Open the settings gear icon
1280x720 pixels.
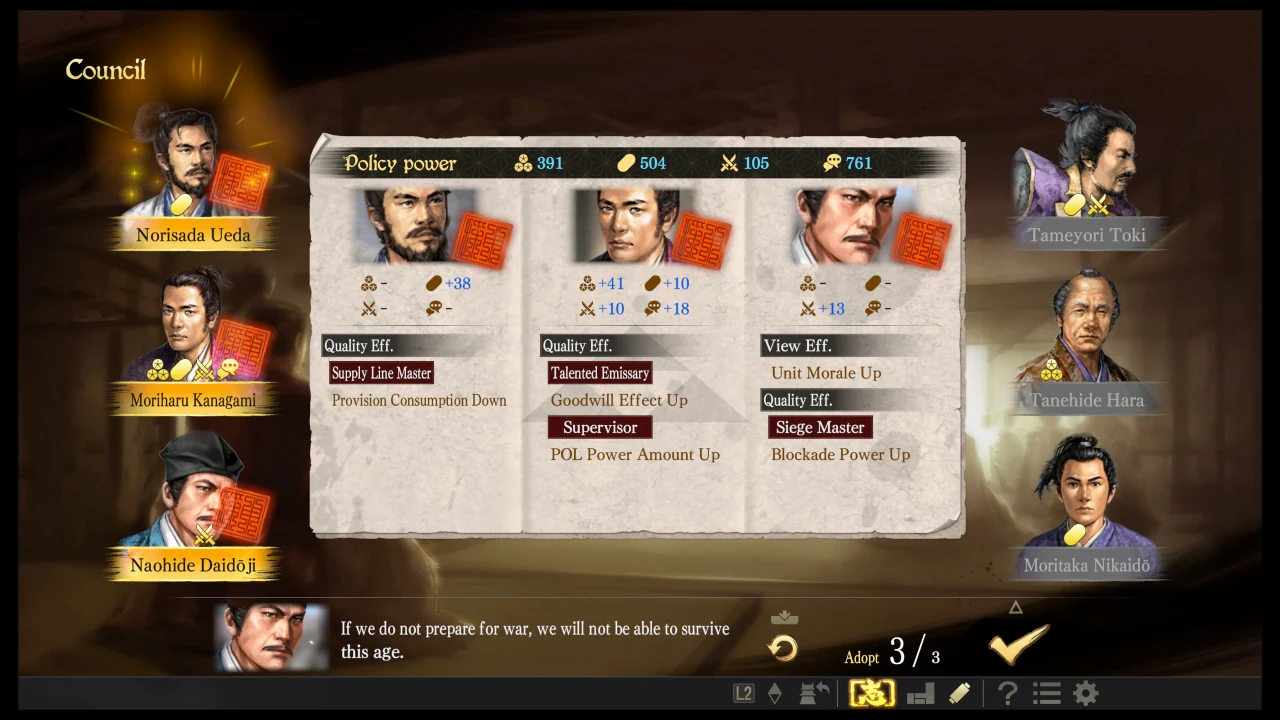pyautogui.click(x=1083, y=693)
